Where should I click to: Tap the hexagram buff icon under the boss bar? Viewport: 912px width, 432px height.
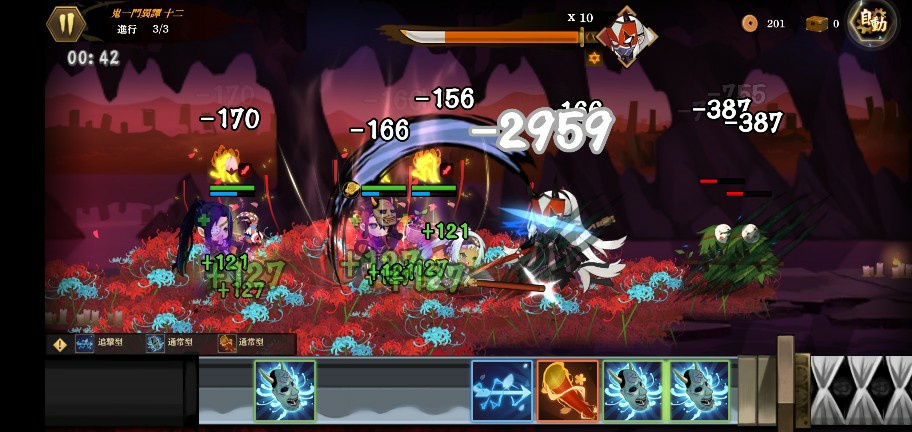(594, 59)
